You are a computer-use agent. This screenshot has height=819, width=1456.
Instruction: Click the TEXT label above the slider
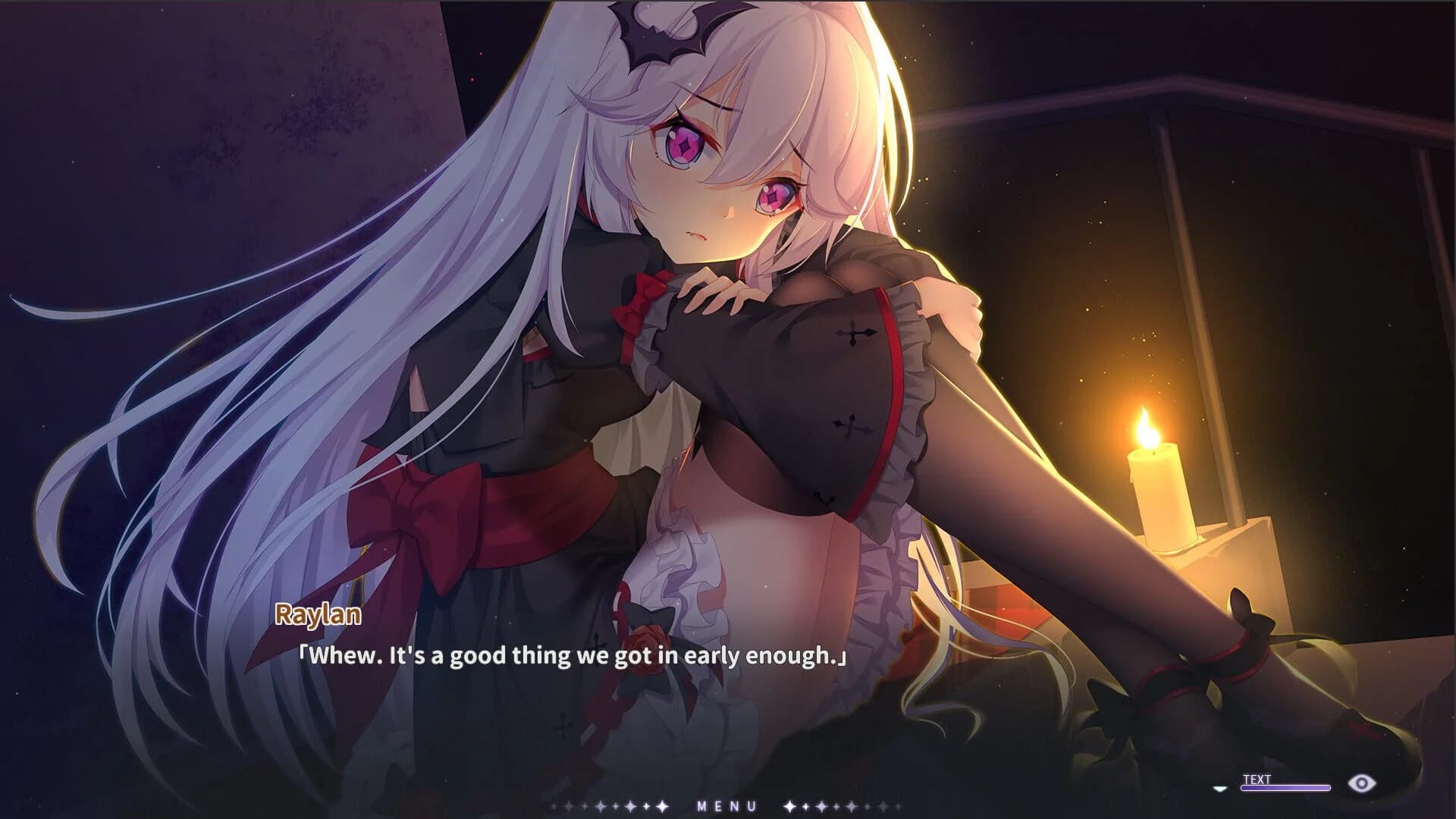(1257, 778)
